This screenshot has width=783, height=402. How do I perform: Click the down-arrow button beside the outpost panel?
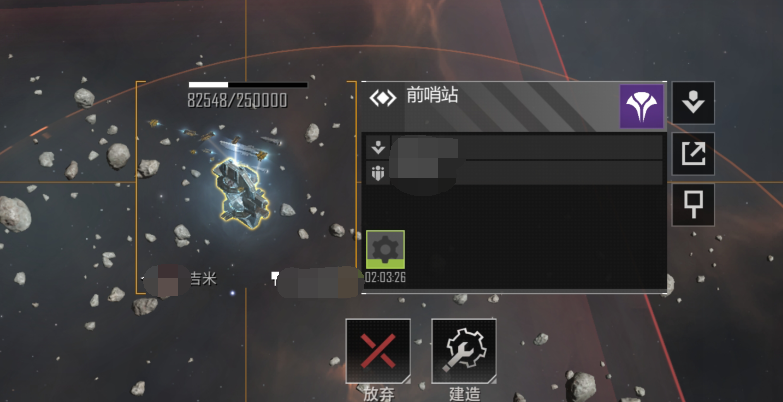[693, 103]
